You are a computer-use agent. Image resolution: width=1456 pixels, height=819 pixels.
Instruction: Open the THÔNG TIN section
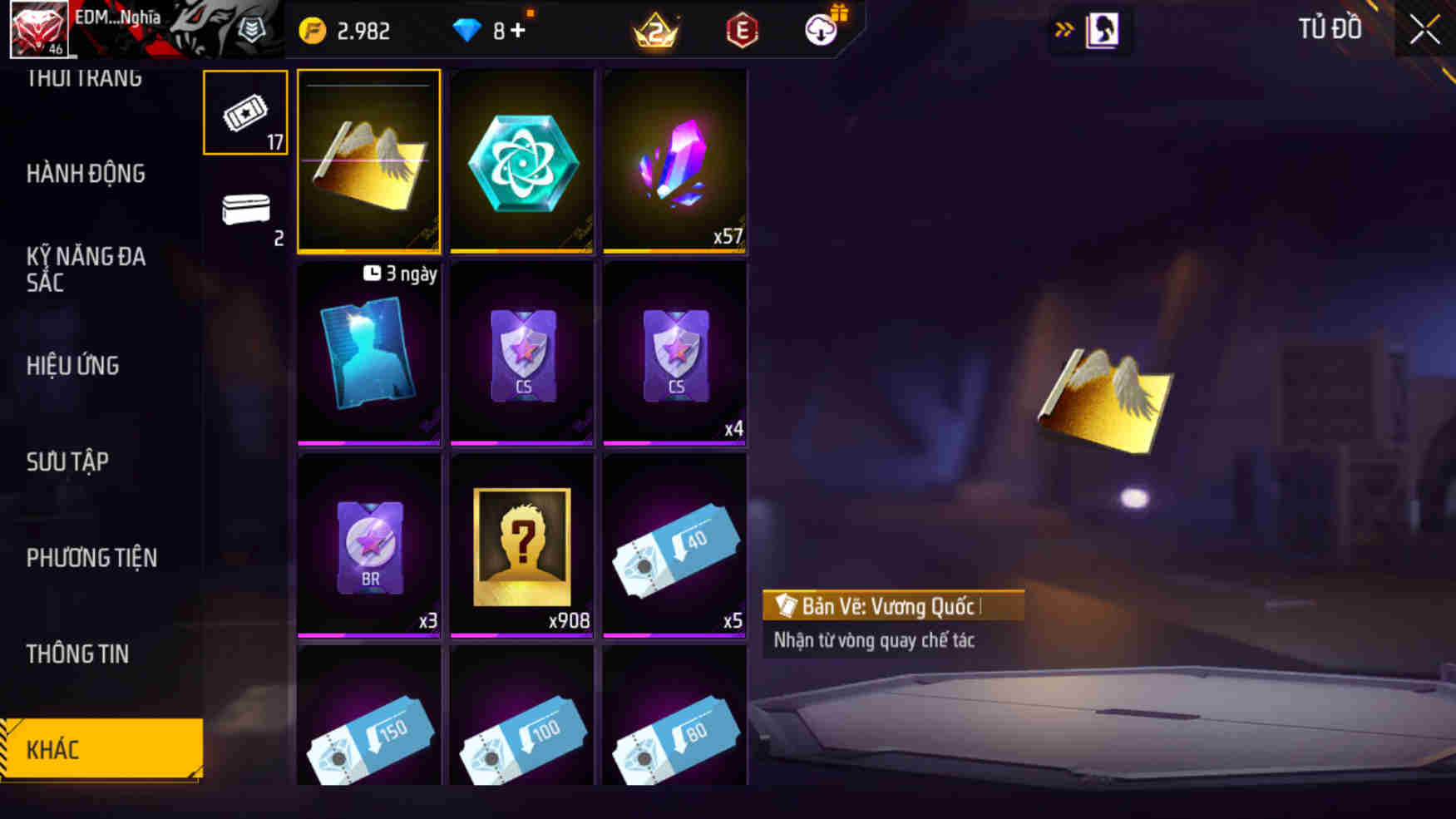pos(79,654)
